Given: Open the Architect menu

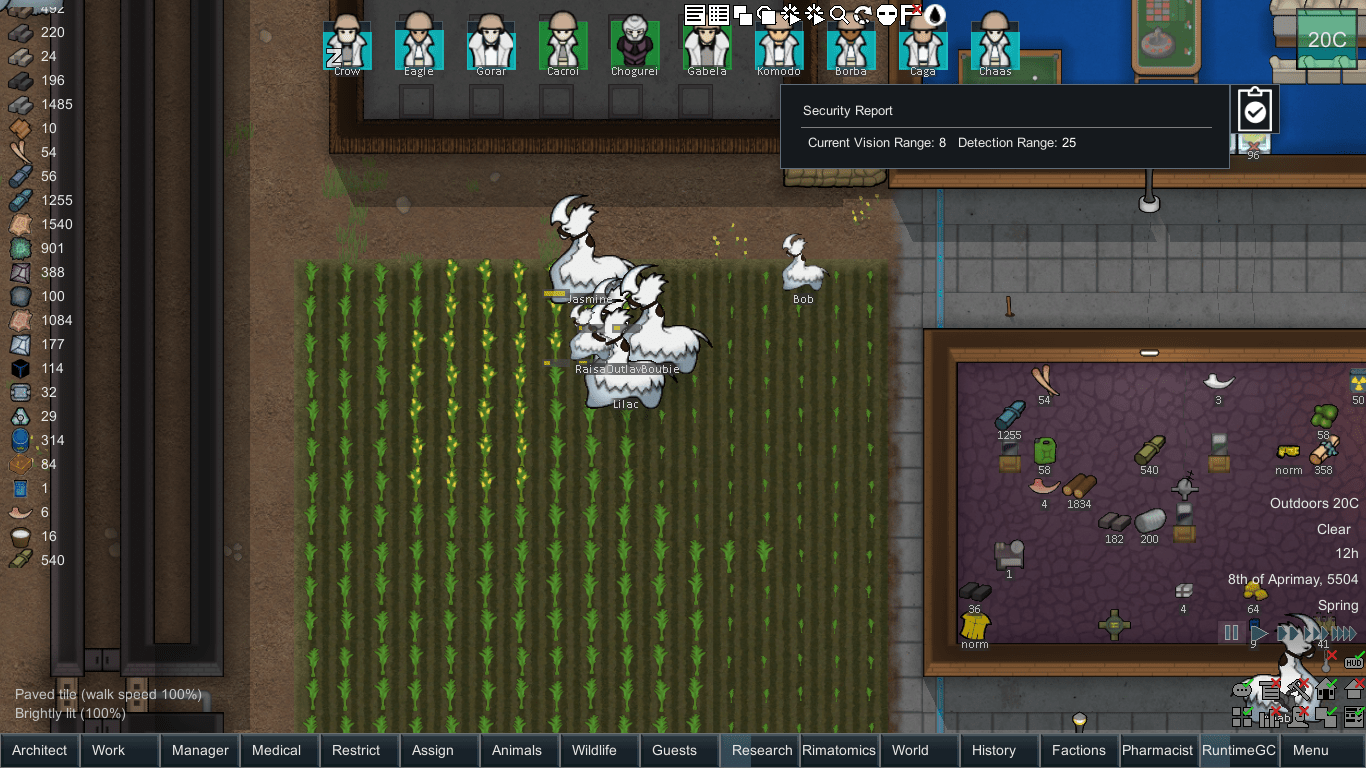Looking at the screenshot, I should click(40, 750).
